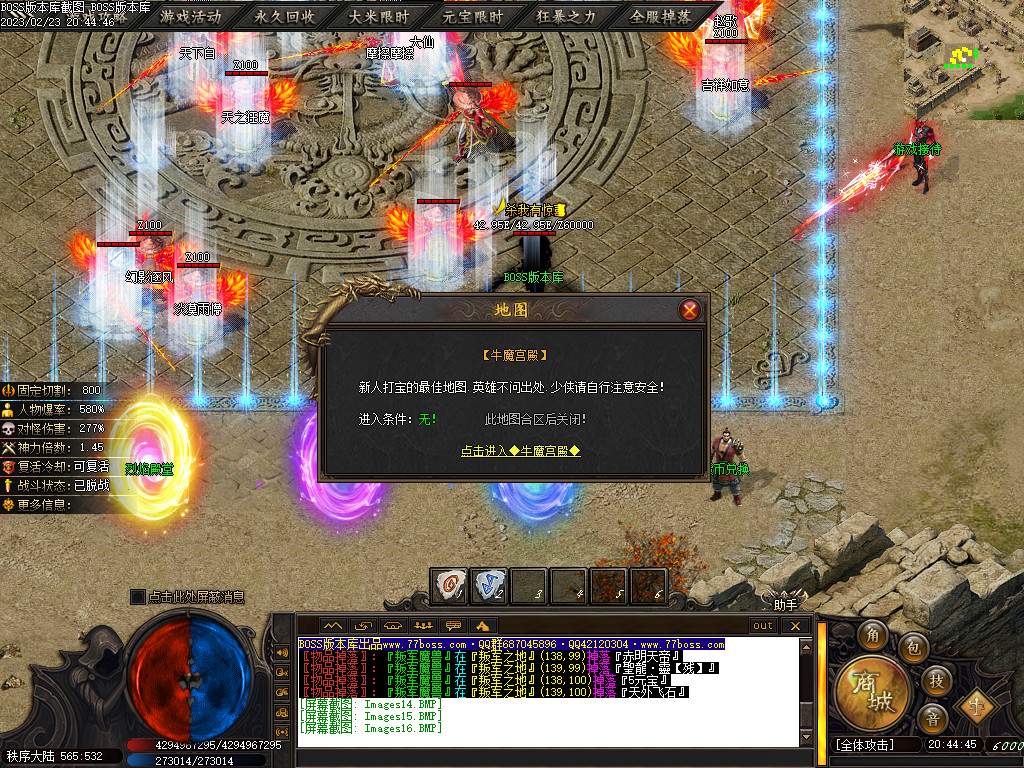Show the 全服掉落 drop list
This screenshot has height=768, width=1024.
coord(661,17)
